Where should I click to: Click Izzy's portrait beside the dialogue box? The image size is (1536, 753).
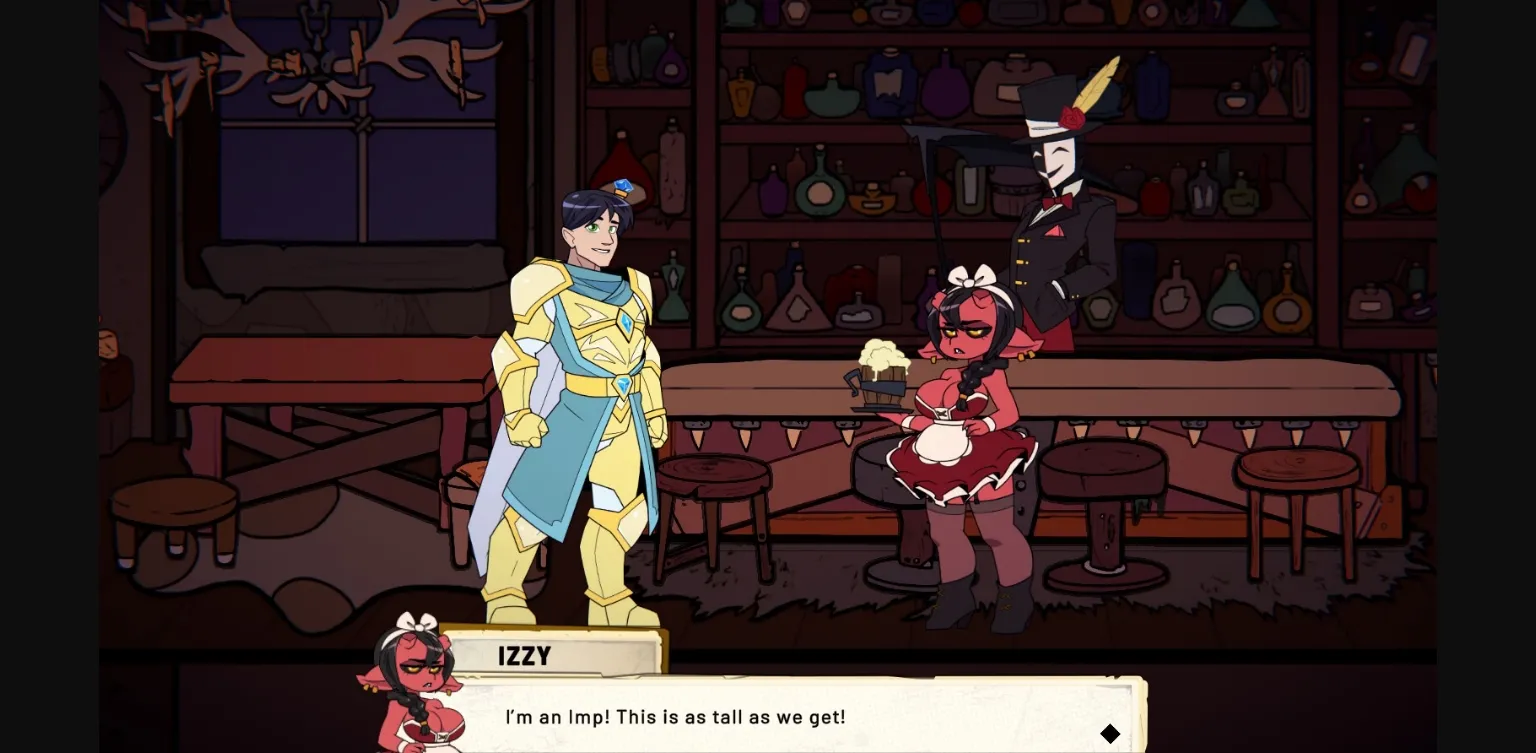(415, 692)
